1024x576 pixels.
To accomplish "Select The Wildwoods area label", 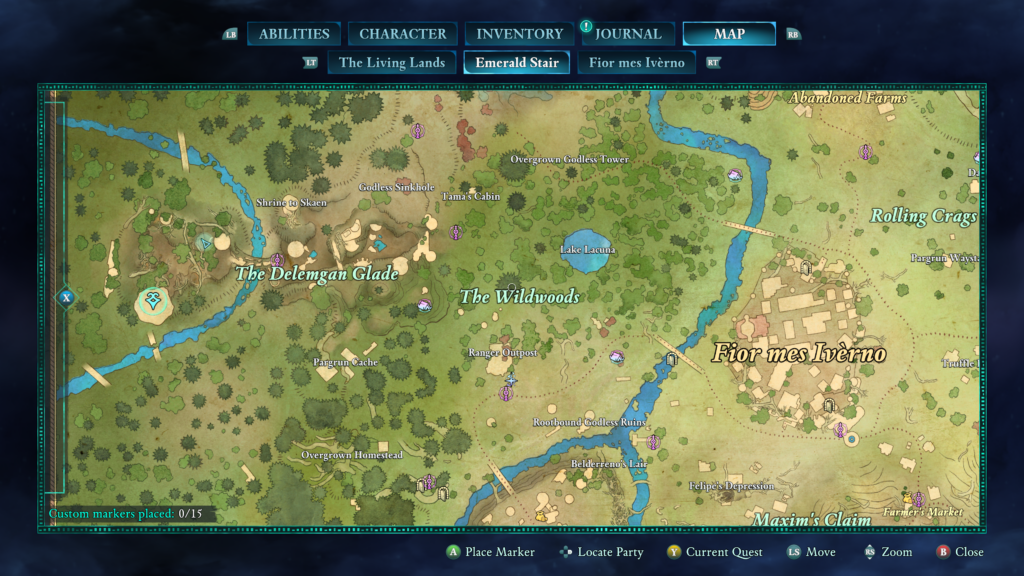I will (x=519, y=296).
